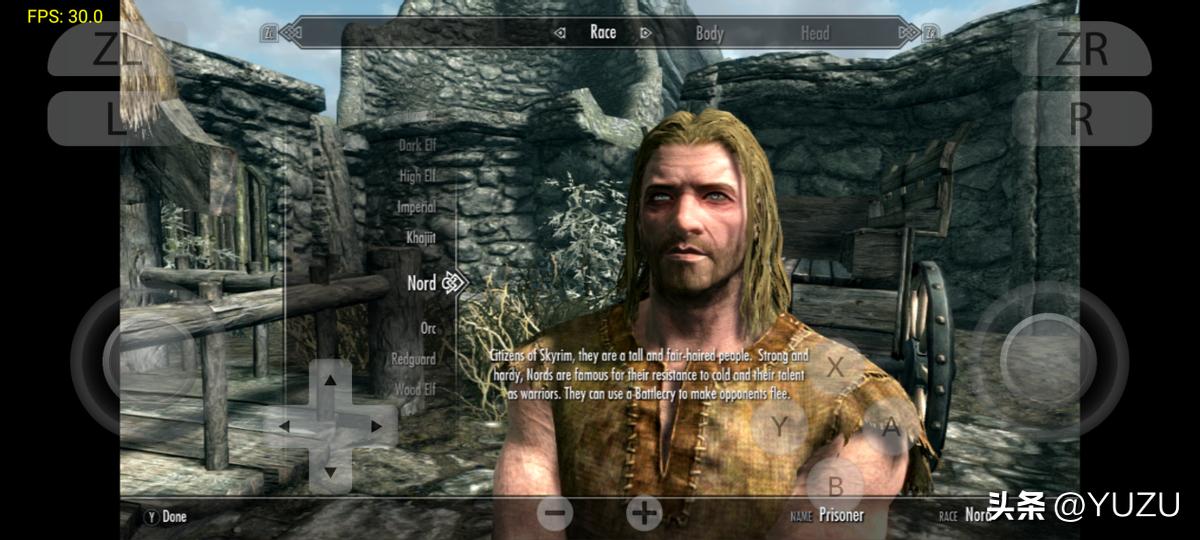Screen dimensions: 1200x540
Task: Pick the Redguard race
Action: [x=413, y=358]
